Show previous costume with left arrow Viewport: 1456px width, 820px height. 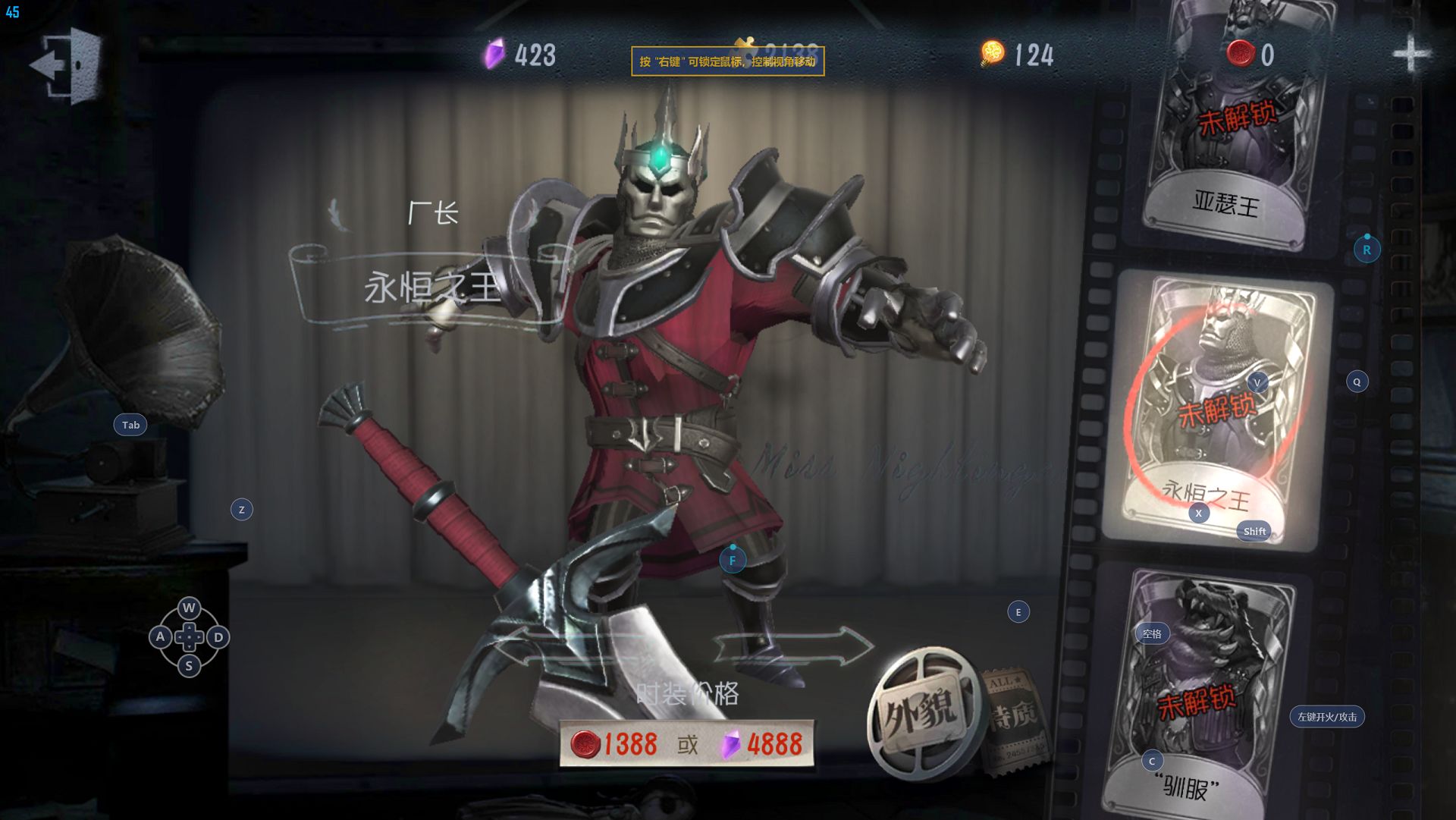pyautogui.click(x=565, y=647)
